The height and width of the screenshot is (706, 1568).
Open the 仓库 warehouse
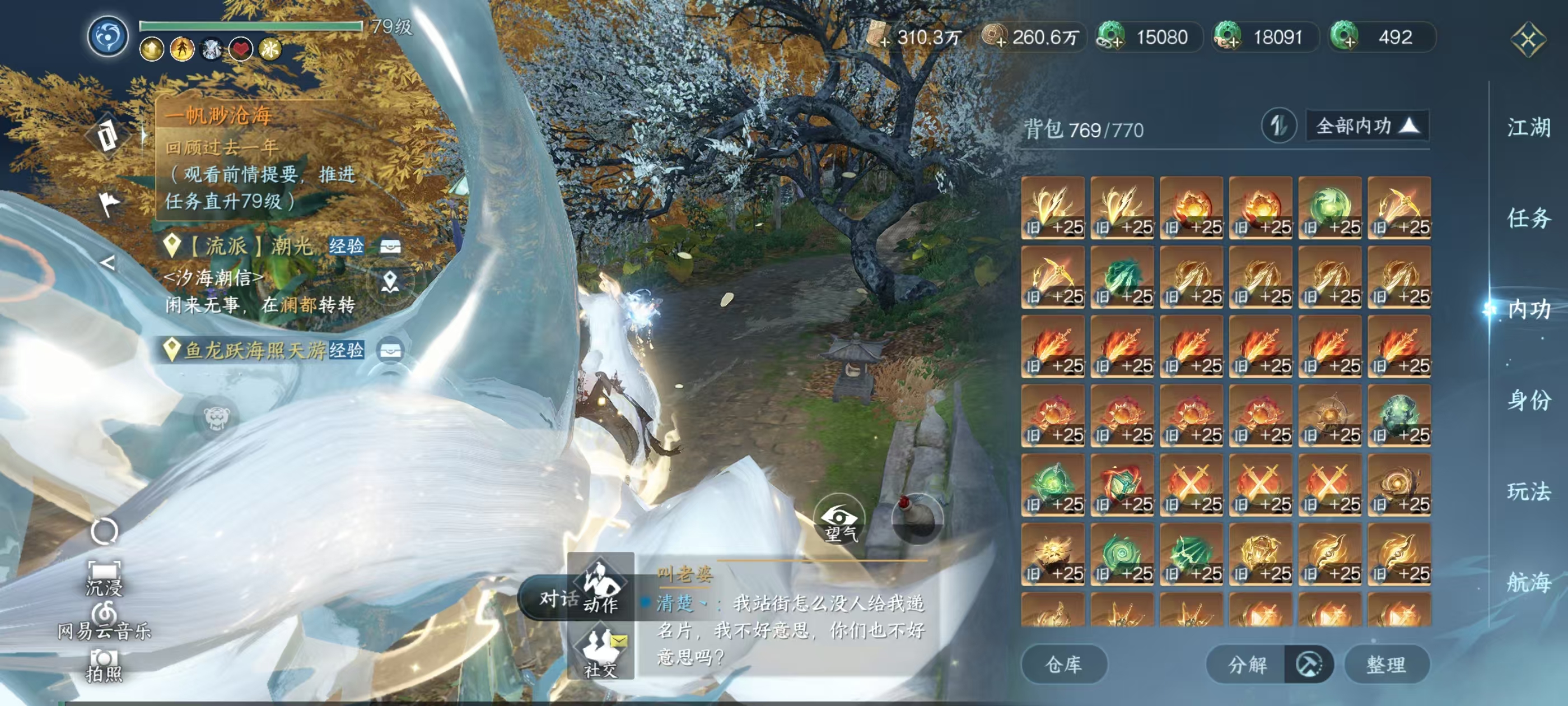pos(1064,665)
